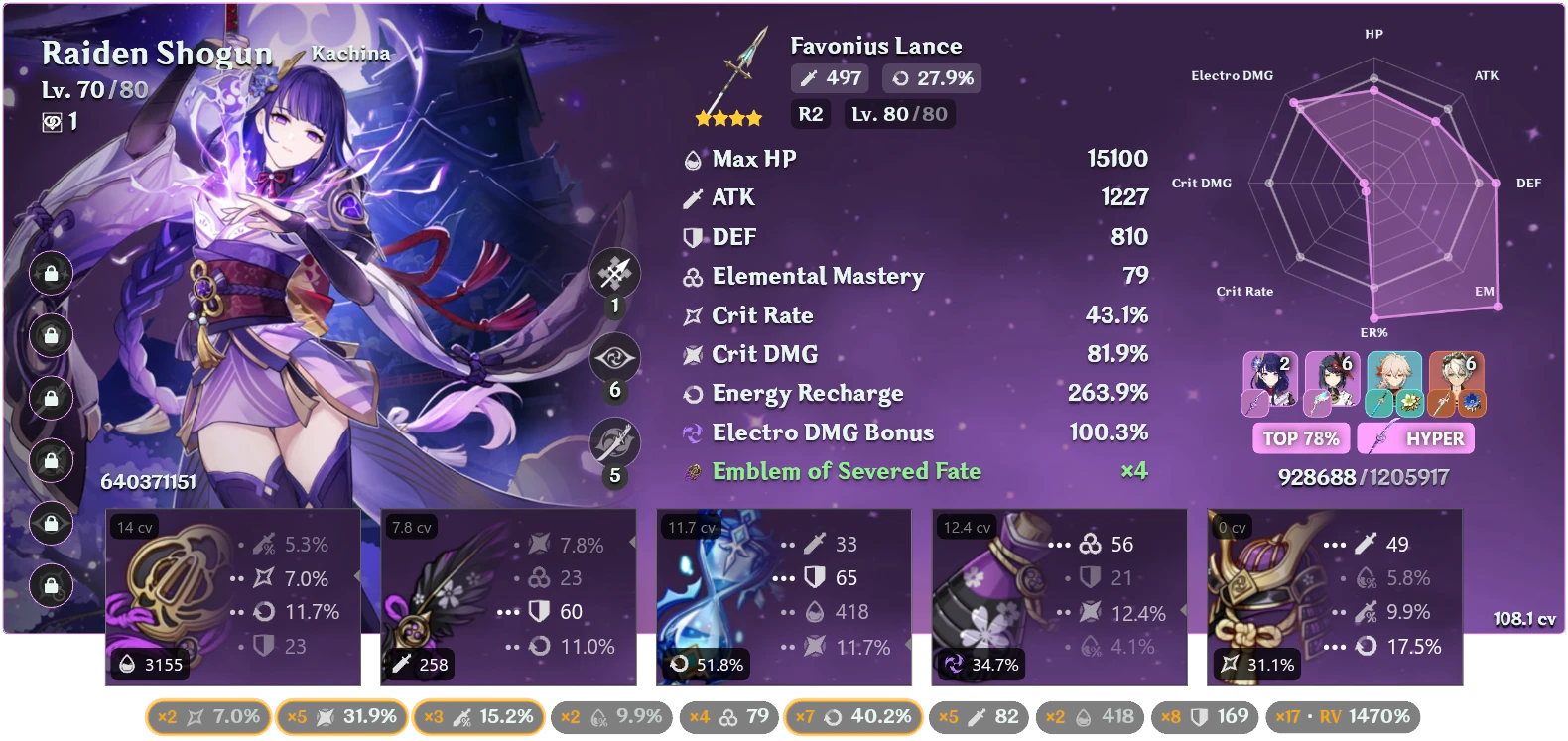Expand the x7 40.2% Energy Recharge roll summary
This screenshot has height=741, width=1568.
pos(853,715)
